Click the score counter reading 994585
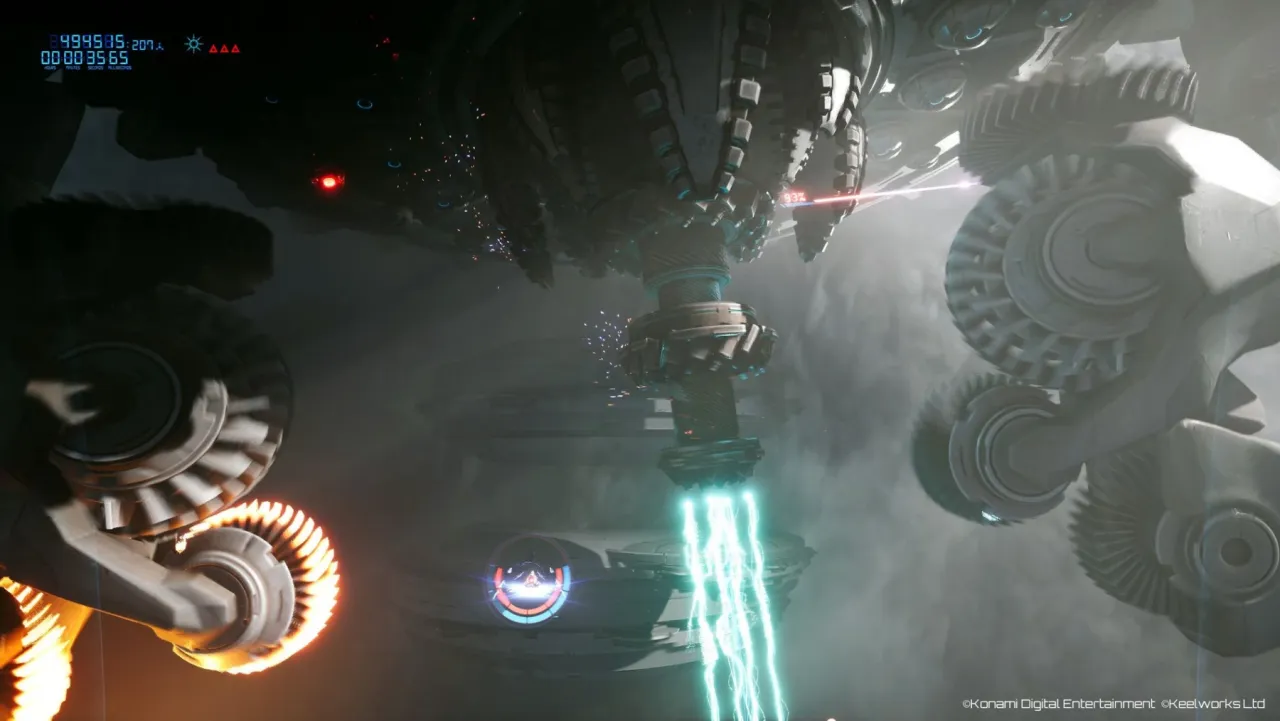This screenshot has height=721, width=1280. click(x=90, y=42)
